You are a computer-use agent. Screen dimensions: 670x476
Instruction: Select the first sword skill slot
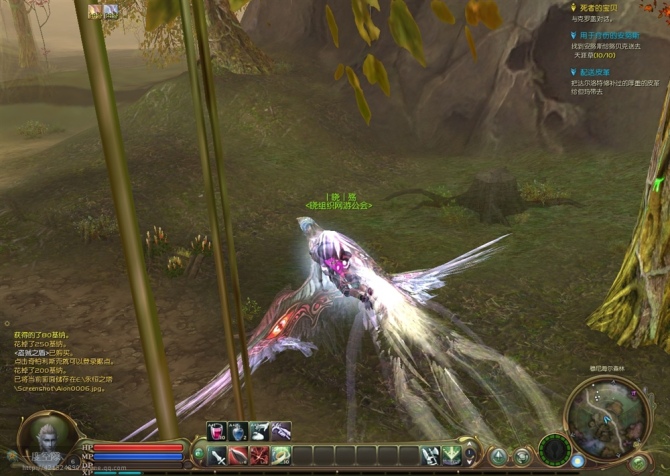[x=218, y=456]
